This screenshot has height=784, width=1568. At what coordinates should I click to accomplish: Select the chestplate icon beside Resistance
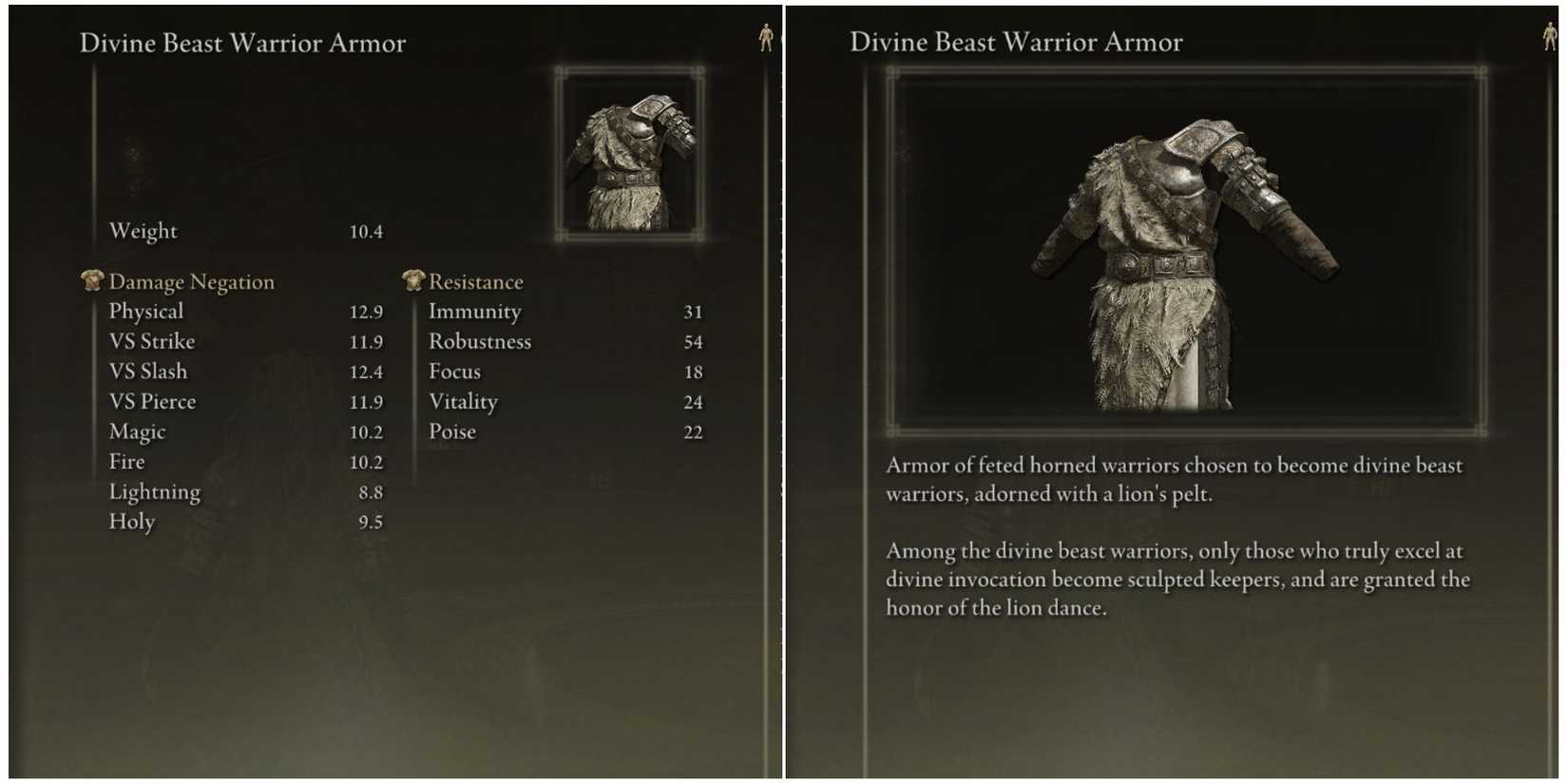411,279
